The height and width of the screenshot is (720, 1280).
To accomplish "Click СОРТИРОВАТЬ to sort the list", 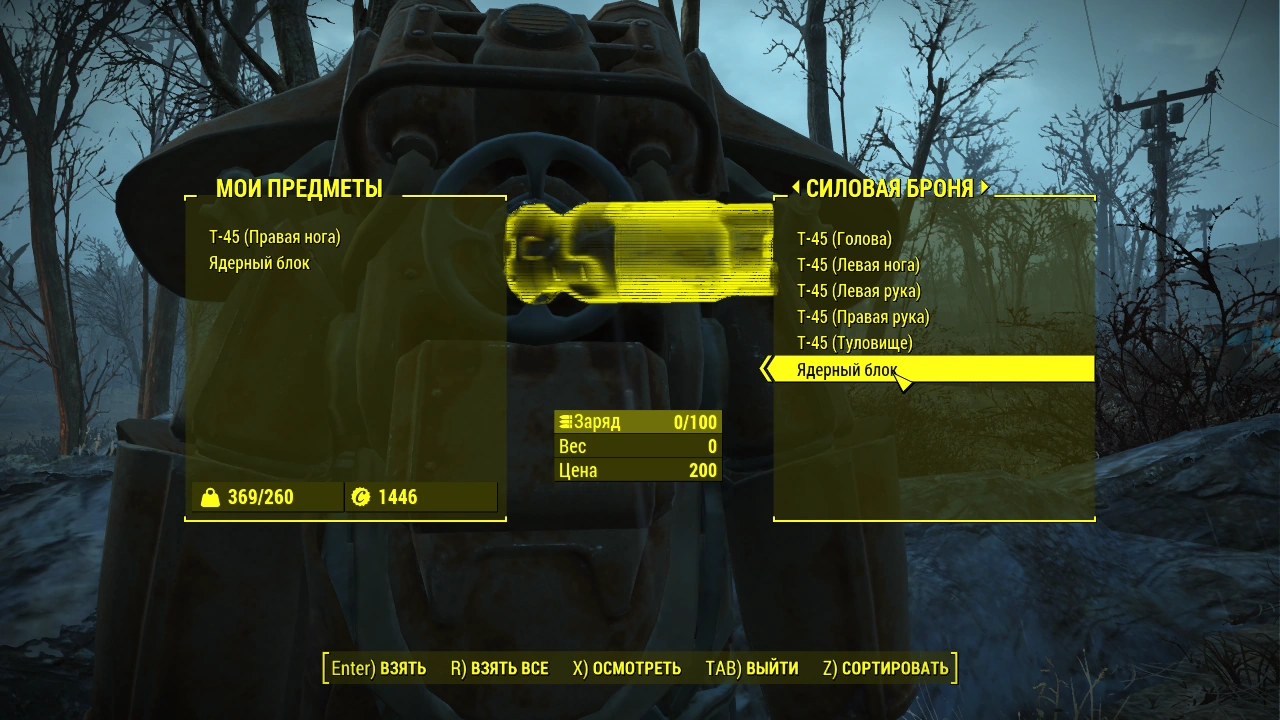I will coord(886,667).
